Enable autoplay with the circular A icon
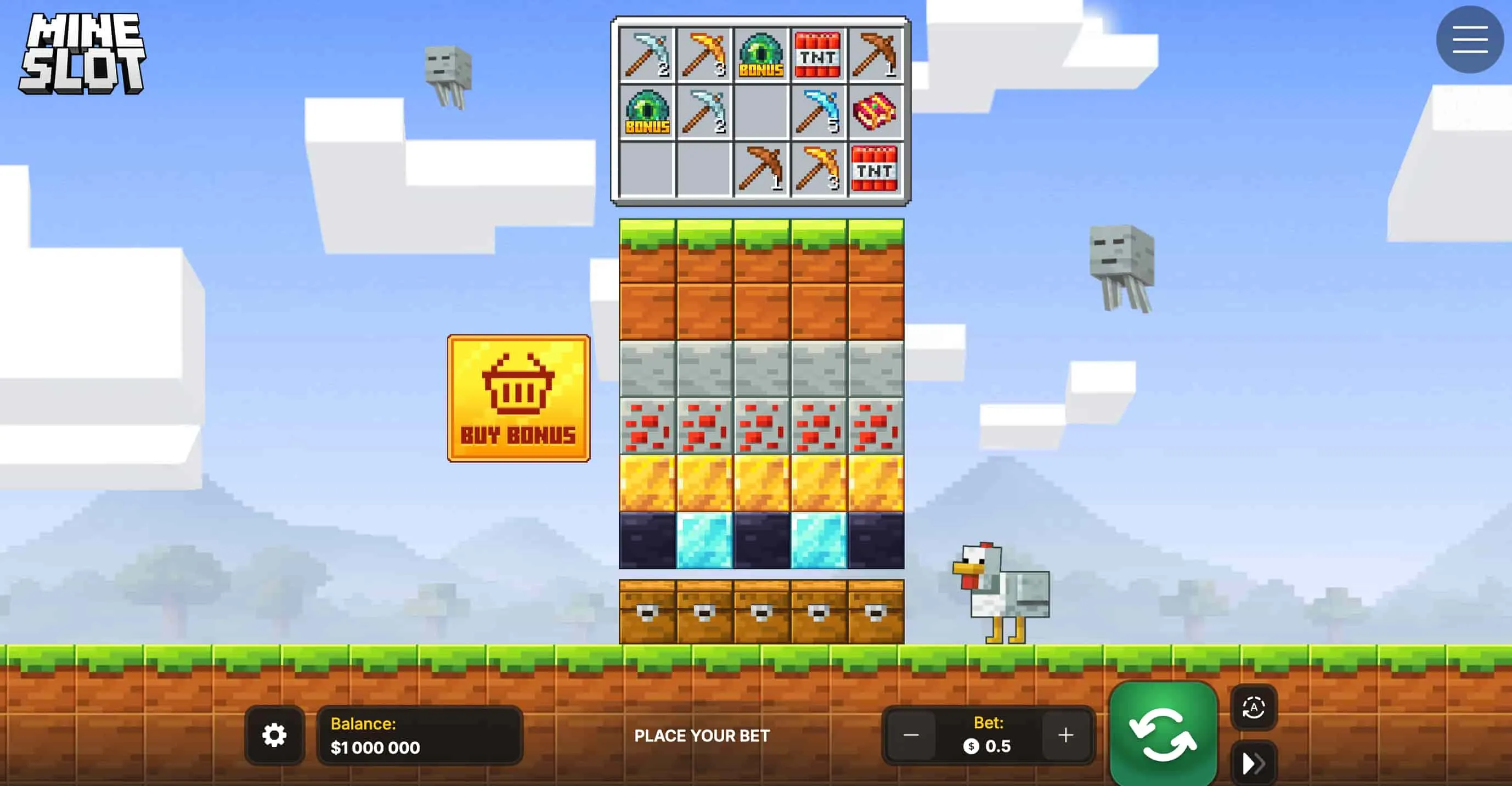The height and width of the screenshot is (786, 1512). pyautogui.click(x=1255, y=708)
